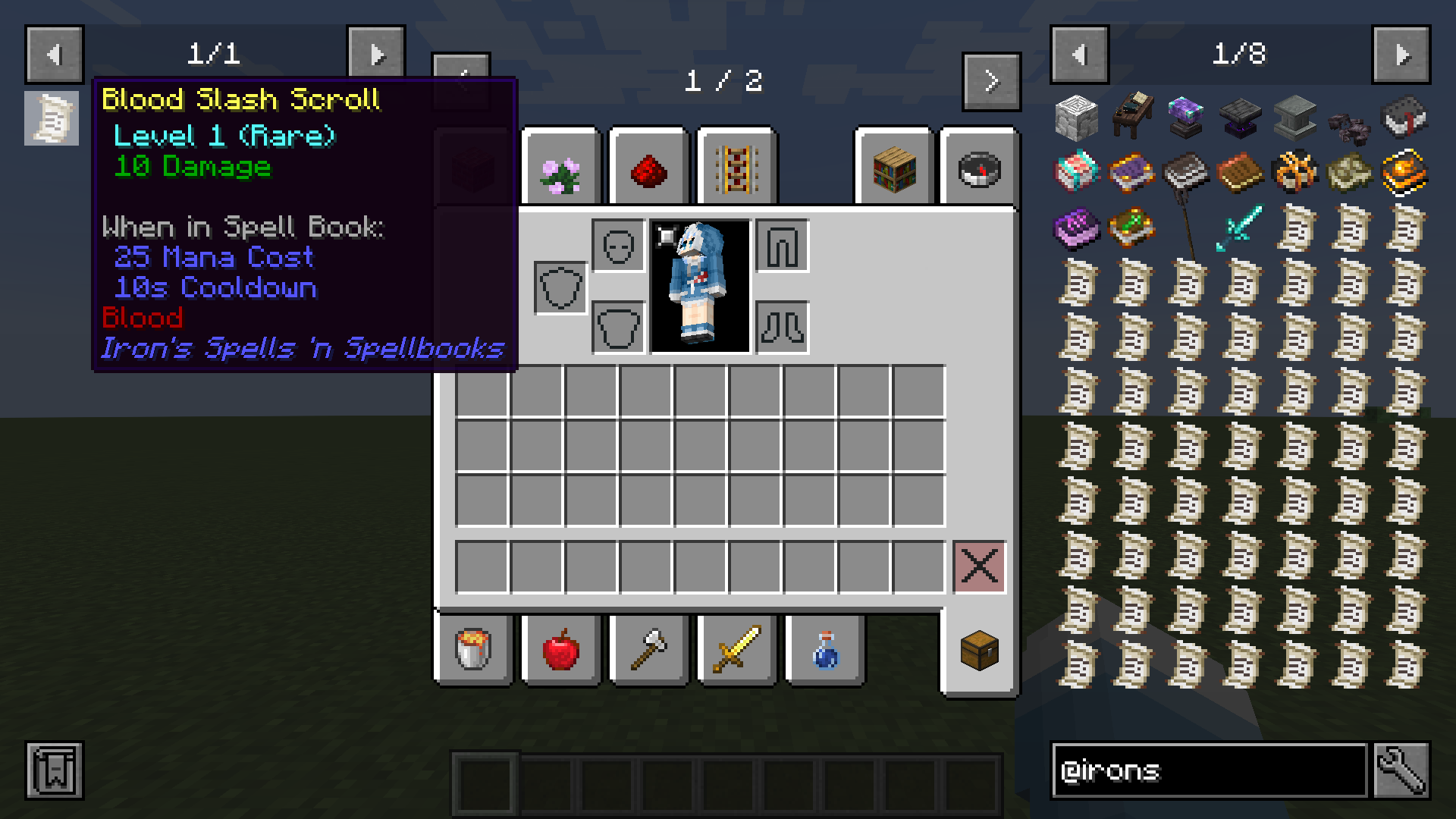This screenshot has height=819, width=1456.
Task: Select the Stonecutter in the item list
Action: click(x=1078, y=118)
